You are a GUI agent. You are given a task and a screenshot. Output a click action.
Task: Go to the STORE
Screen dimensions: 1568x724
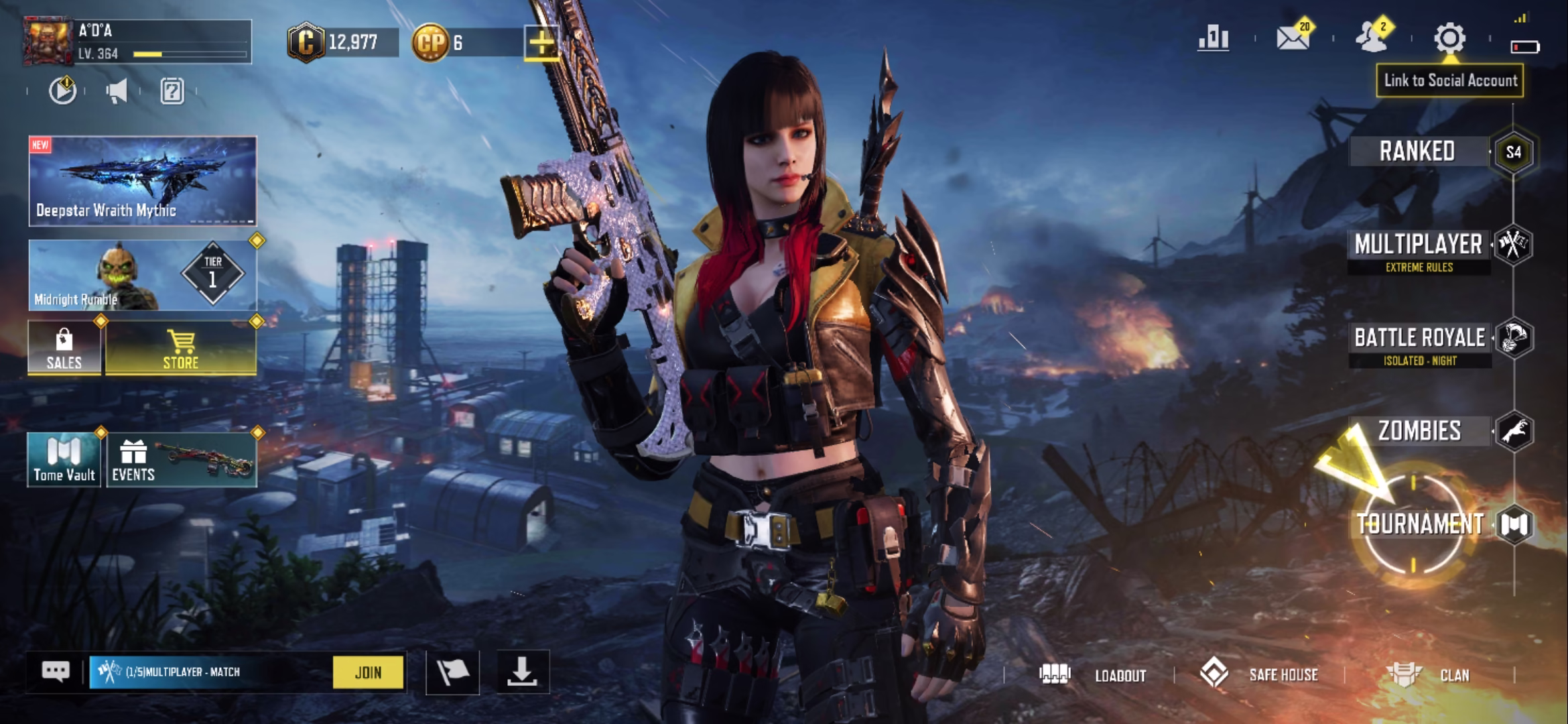(181, 348)
